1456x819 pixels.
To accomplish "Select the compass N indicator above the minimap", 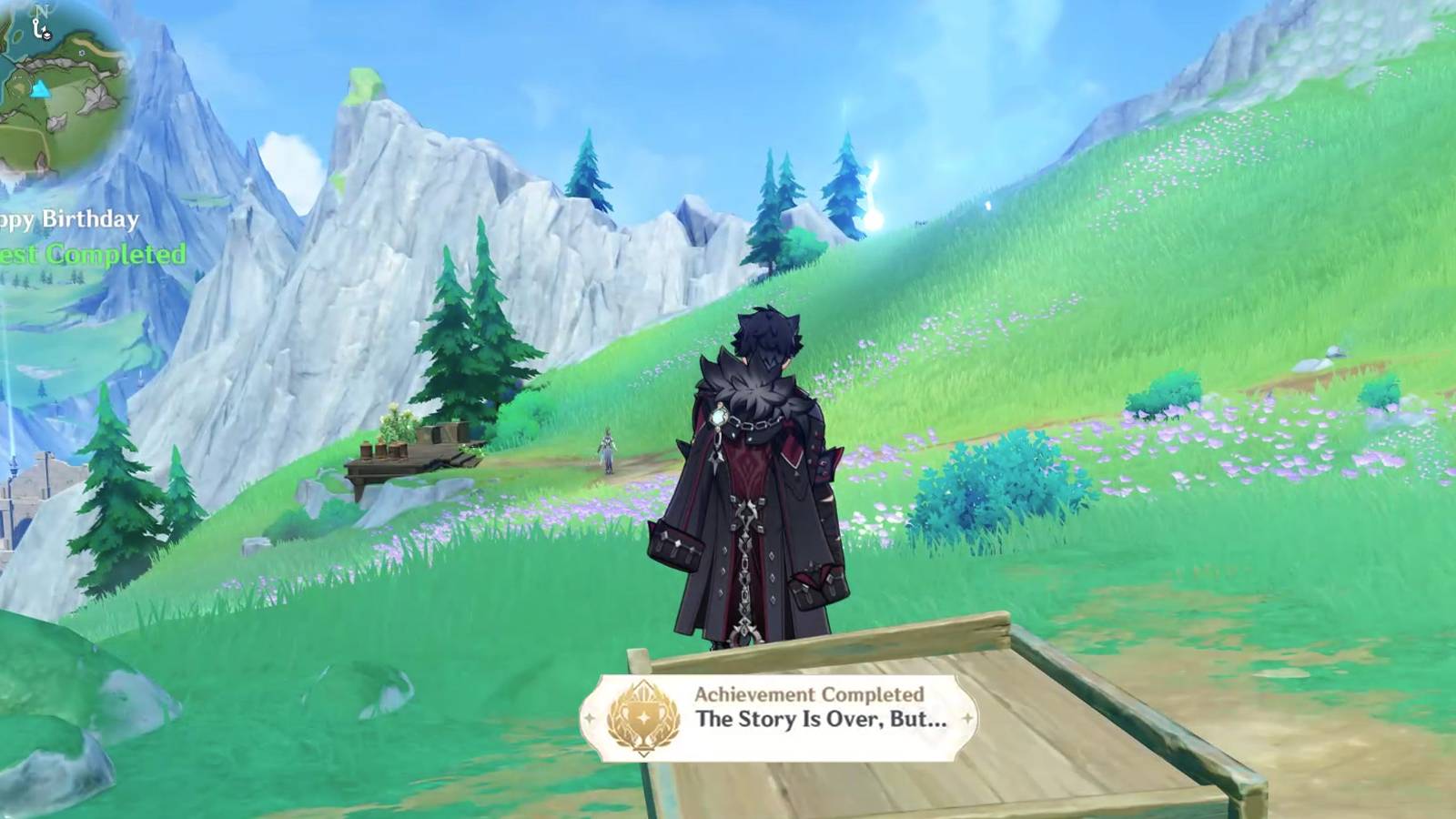I will tap(42, 11).
